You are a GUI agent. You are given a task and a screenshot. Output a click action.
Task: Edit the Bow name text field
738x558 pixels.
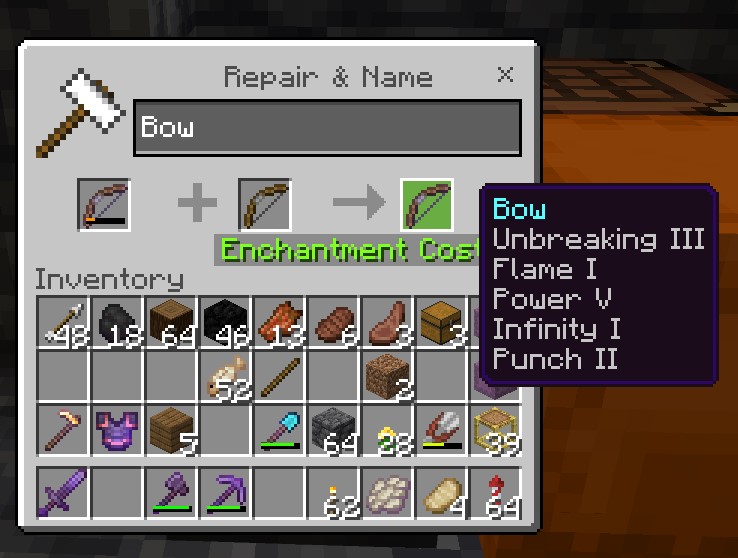[327, 127]
